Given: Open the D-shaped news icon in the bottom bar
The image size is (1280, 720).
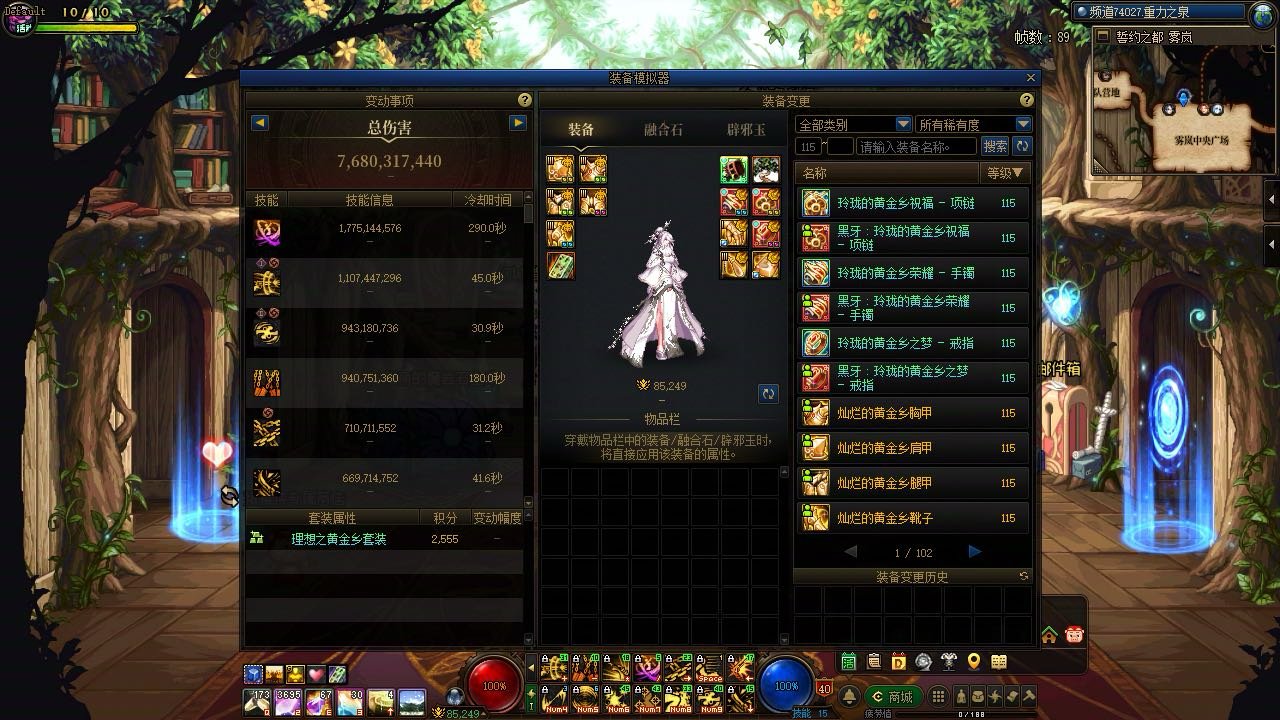Looking at the screenshot, I should point(898,661).
